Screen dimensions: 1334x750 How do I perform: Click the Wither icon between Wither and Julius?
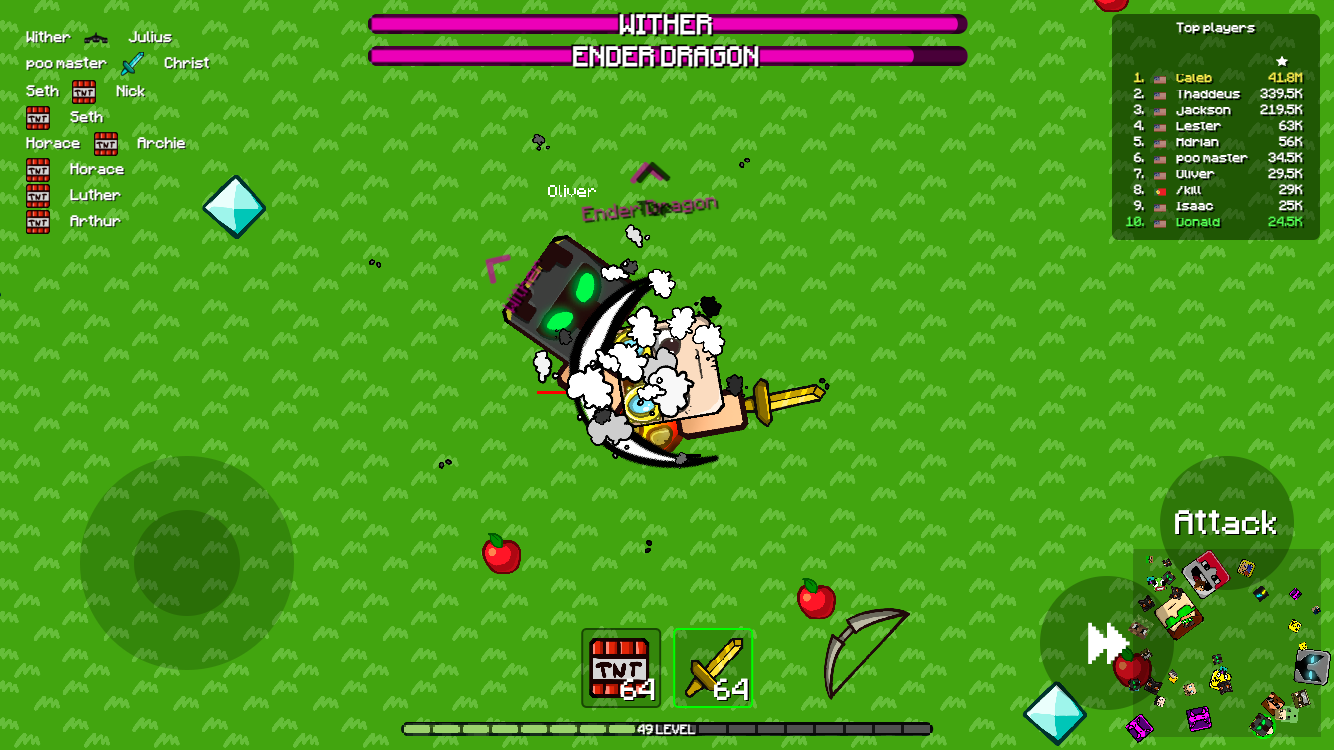[x=96, y=36]
